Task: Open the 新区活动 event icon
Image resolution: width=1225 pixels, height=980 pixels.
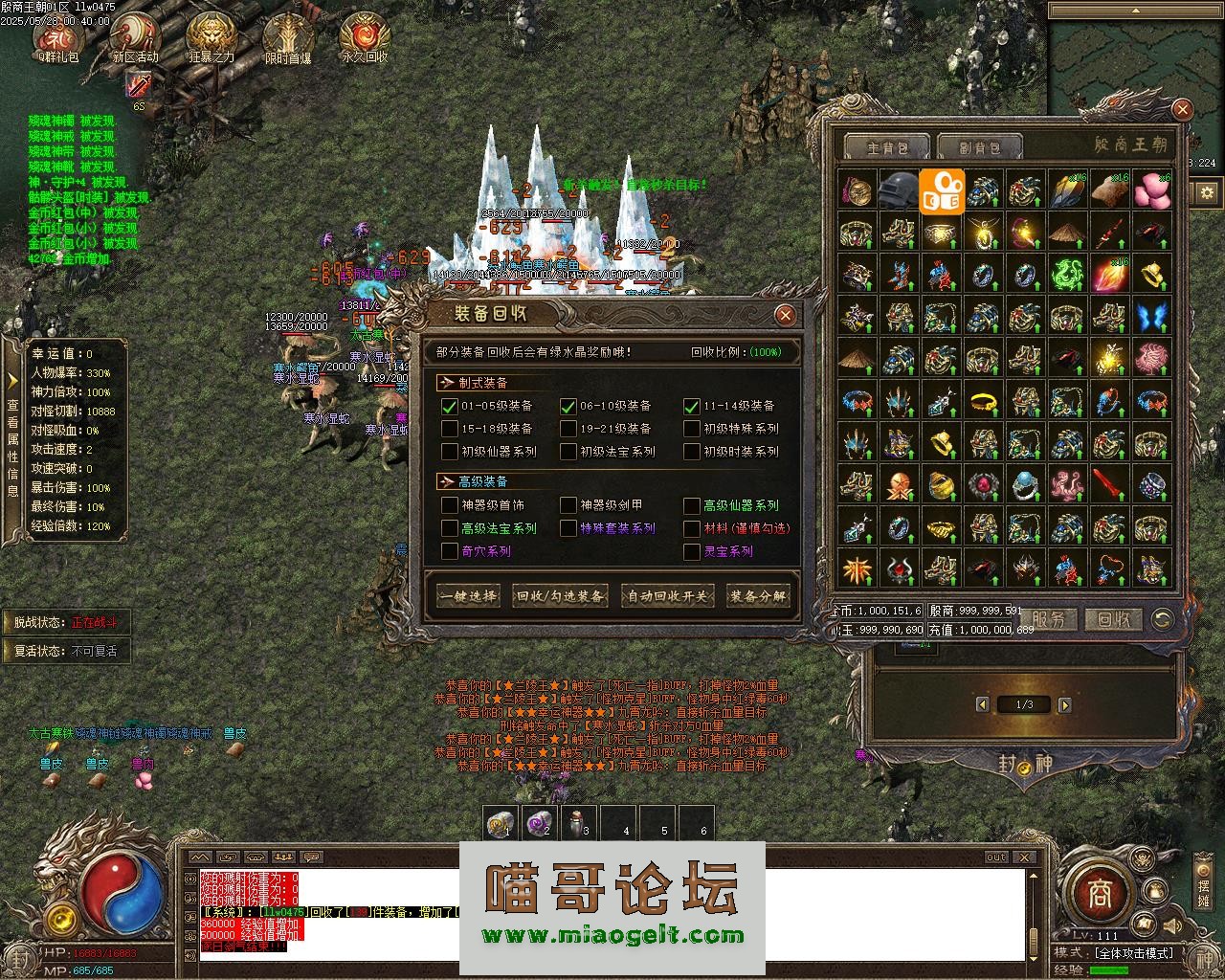Action: 135,38
